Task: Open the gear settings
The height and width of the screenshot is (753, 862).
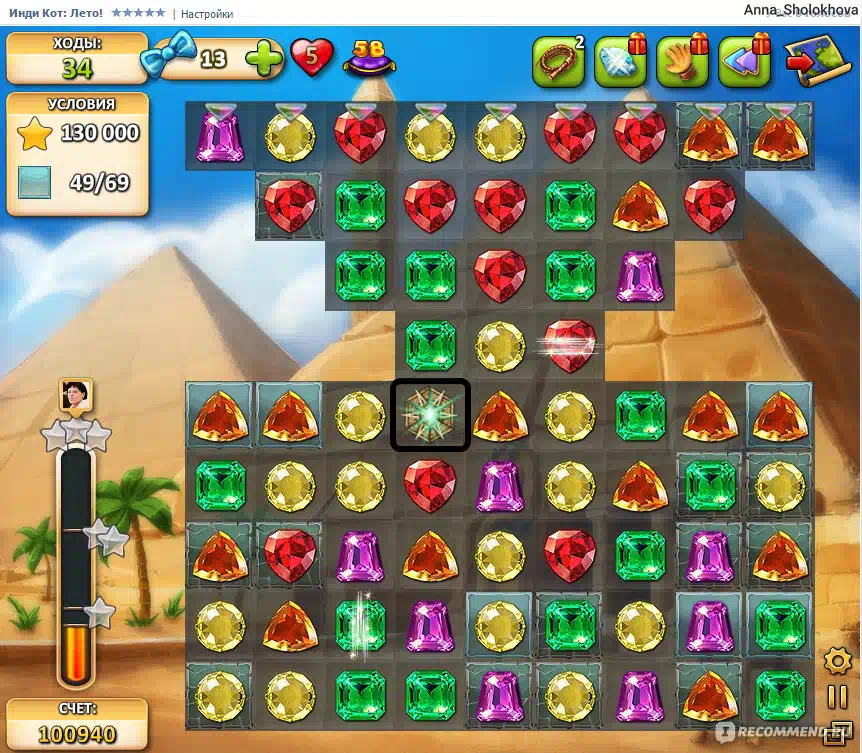Action: 836,661
